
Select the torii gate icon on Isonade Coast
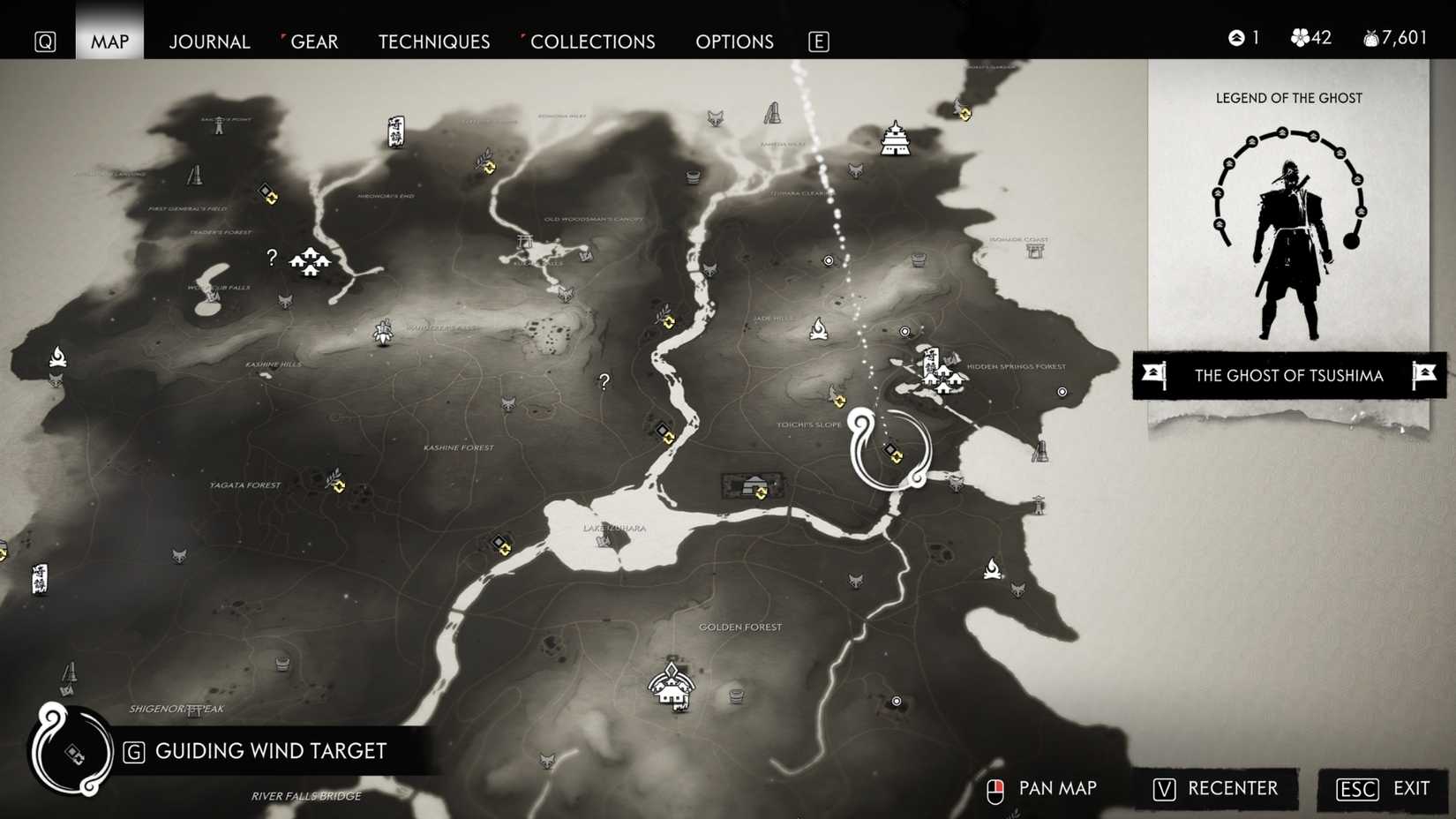pos(1037,252)
